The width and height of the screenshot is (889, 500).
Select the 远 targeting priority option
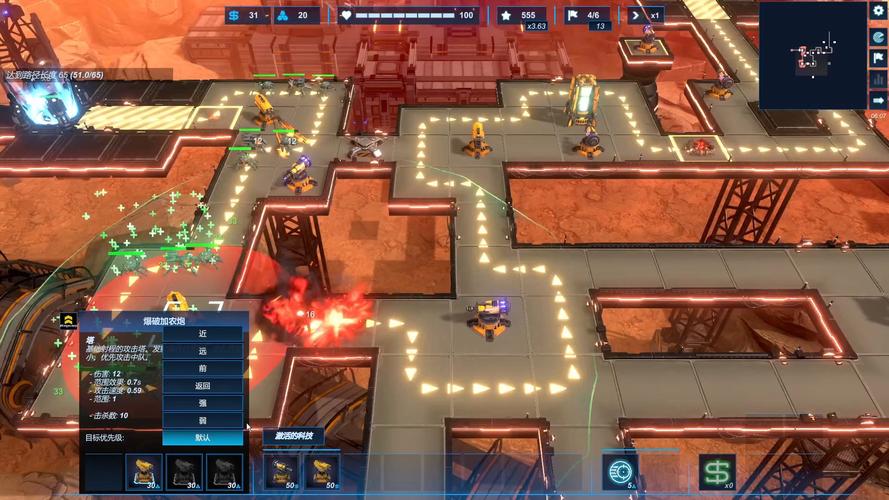tap(203, 351)
